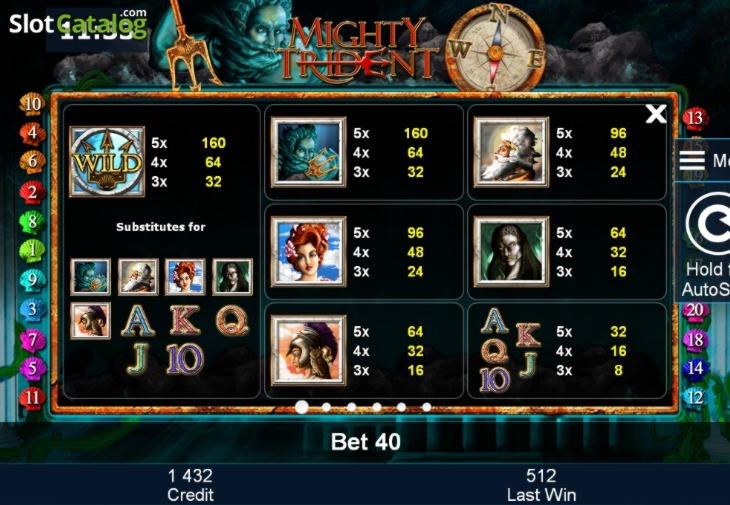Click payline marker number 7
Image resolution: width=730 pixels, height=505 pixels.
click(x=32, y=340)
